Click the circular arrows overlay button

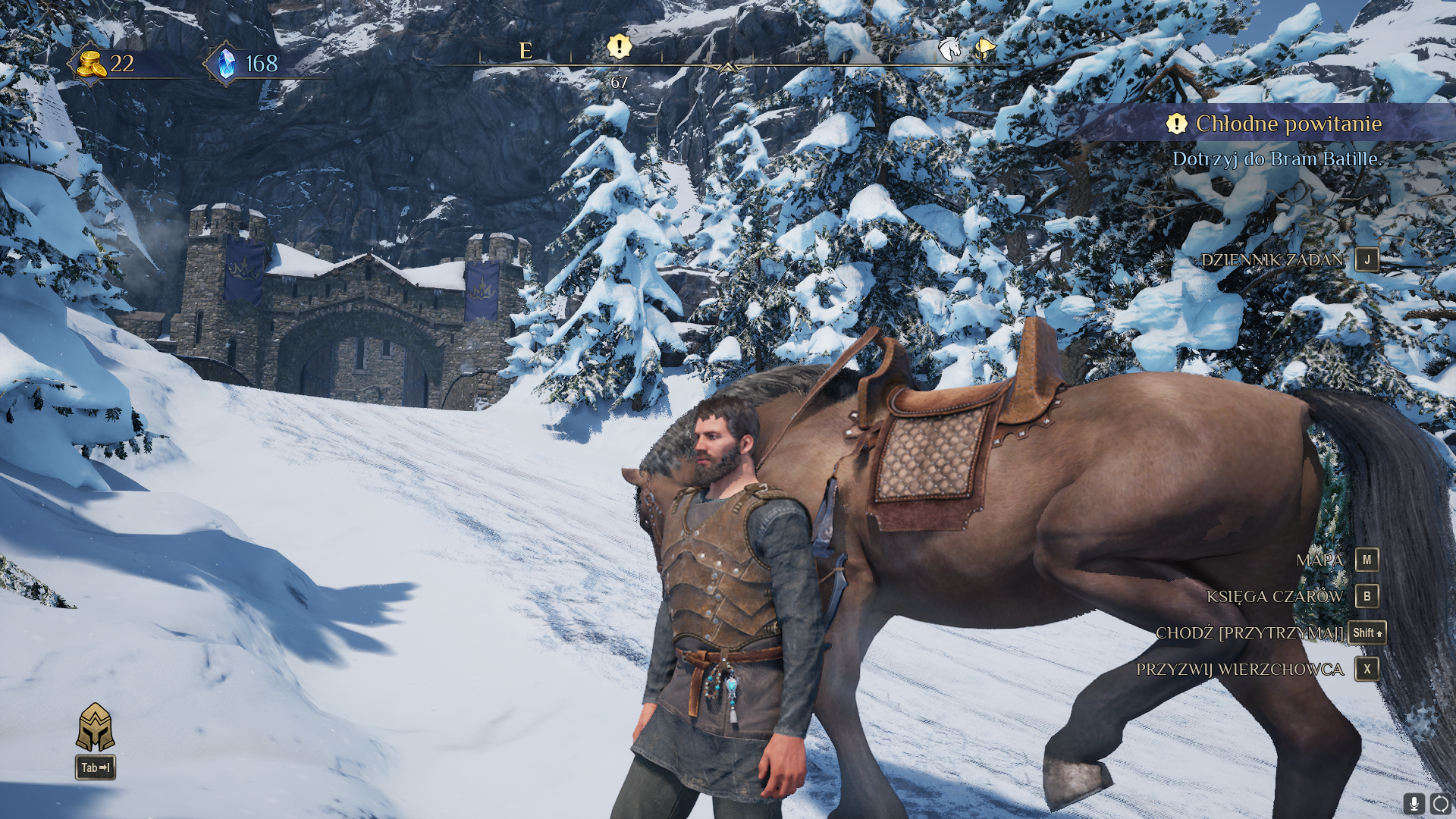[x=1441, y=804]
